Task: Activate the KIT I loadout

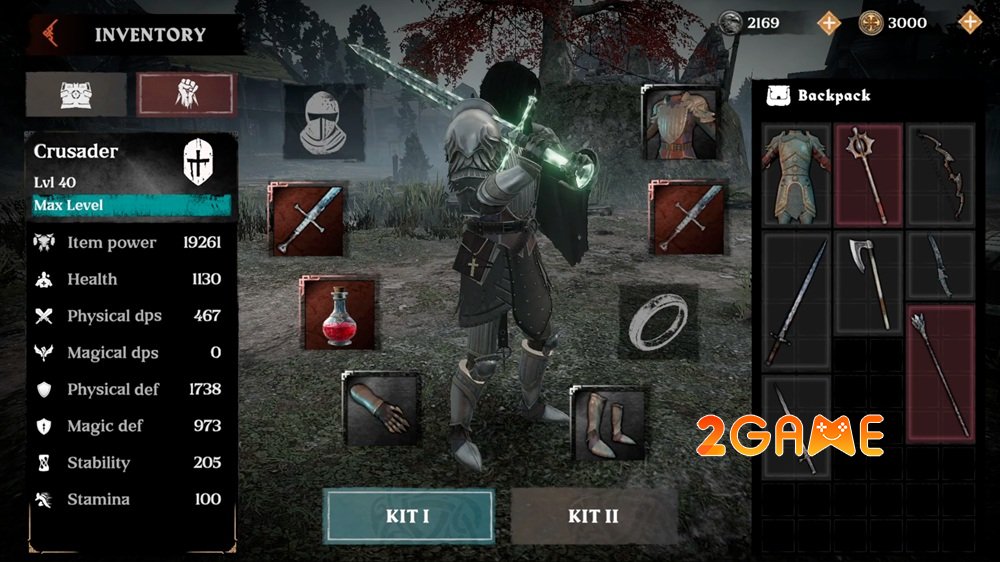Action: click(x=408, y=516)
